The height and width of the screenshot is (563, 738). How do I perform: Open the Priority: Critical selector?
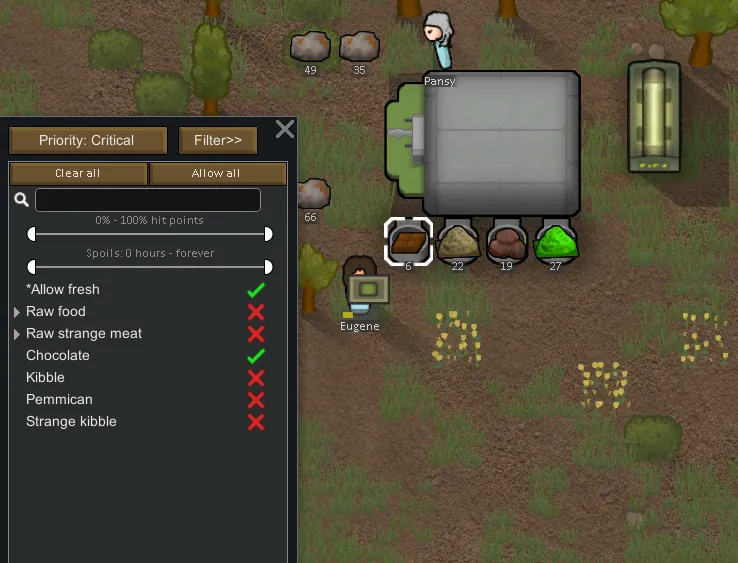click(x=86, y=140)
